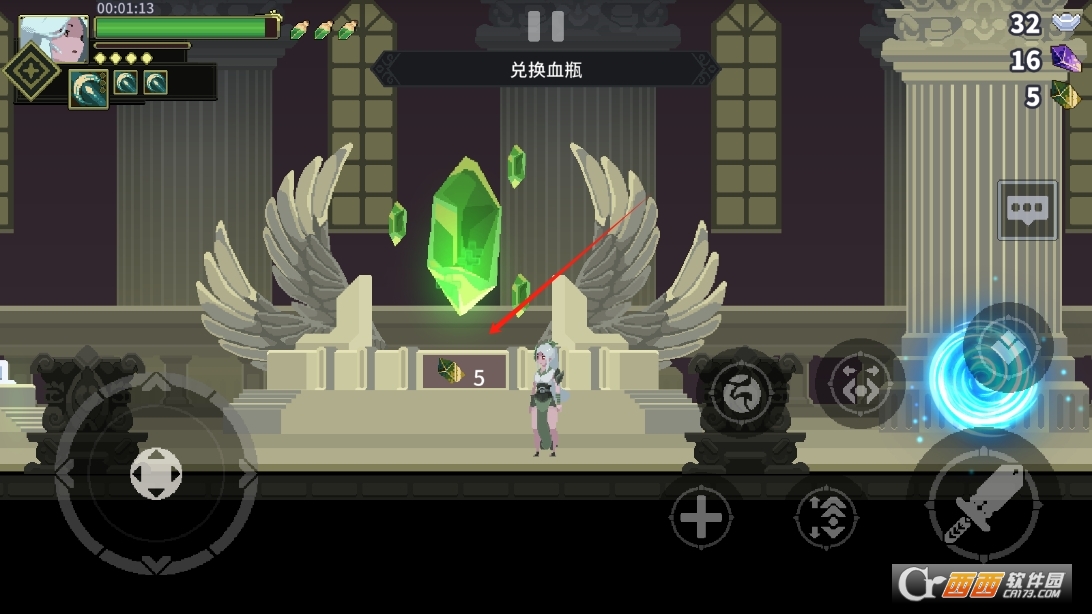The image size is (1092, 614).
Task: Tap the up-down arrows action button
Action: [x=826, y=518]
